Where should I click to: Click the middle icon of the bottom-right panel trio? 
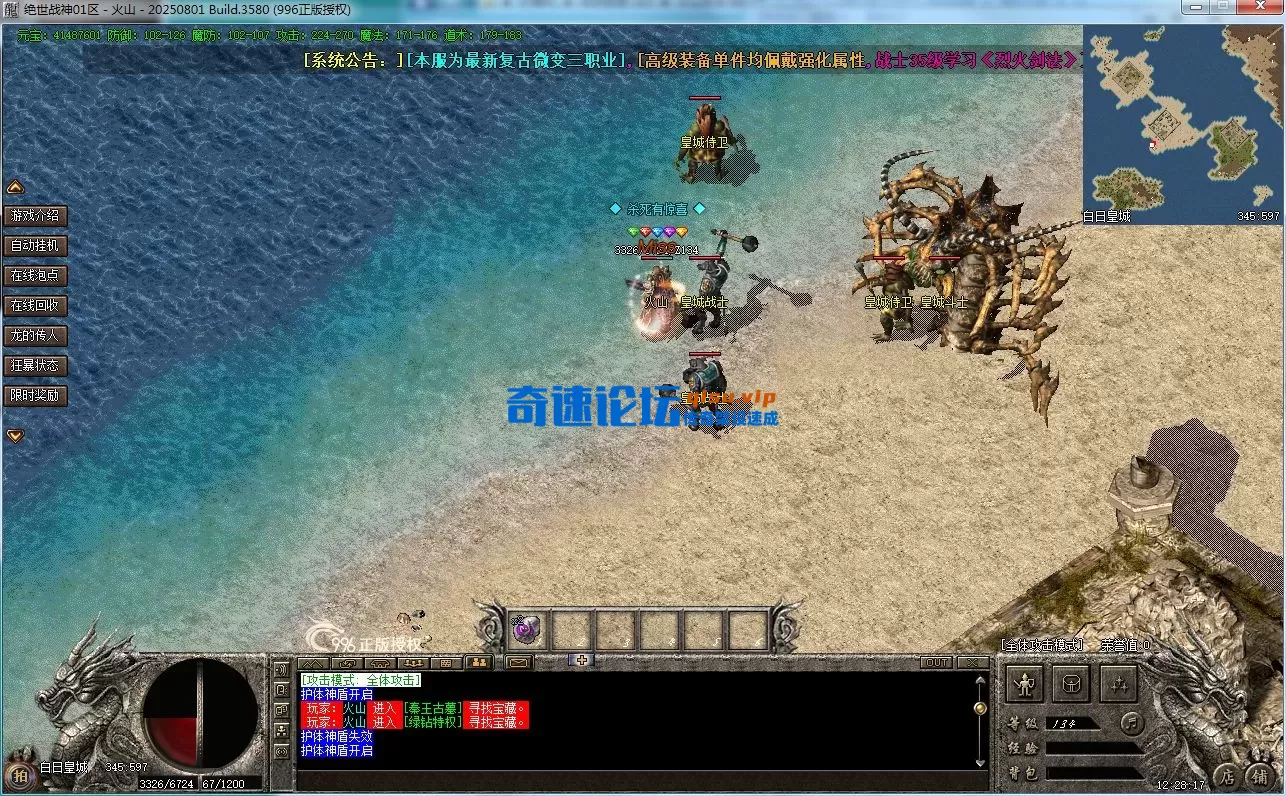coord(1071,684)
